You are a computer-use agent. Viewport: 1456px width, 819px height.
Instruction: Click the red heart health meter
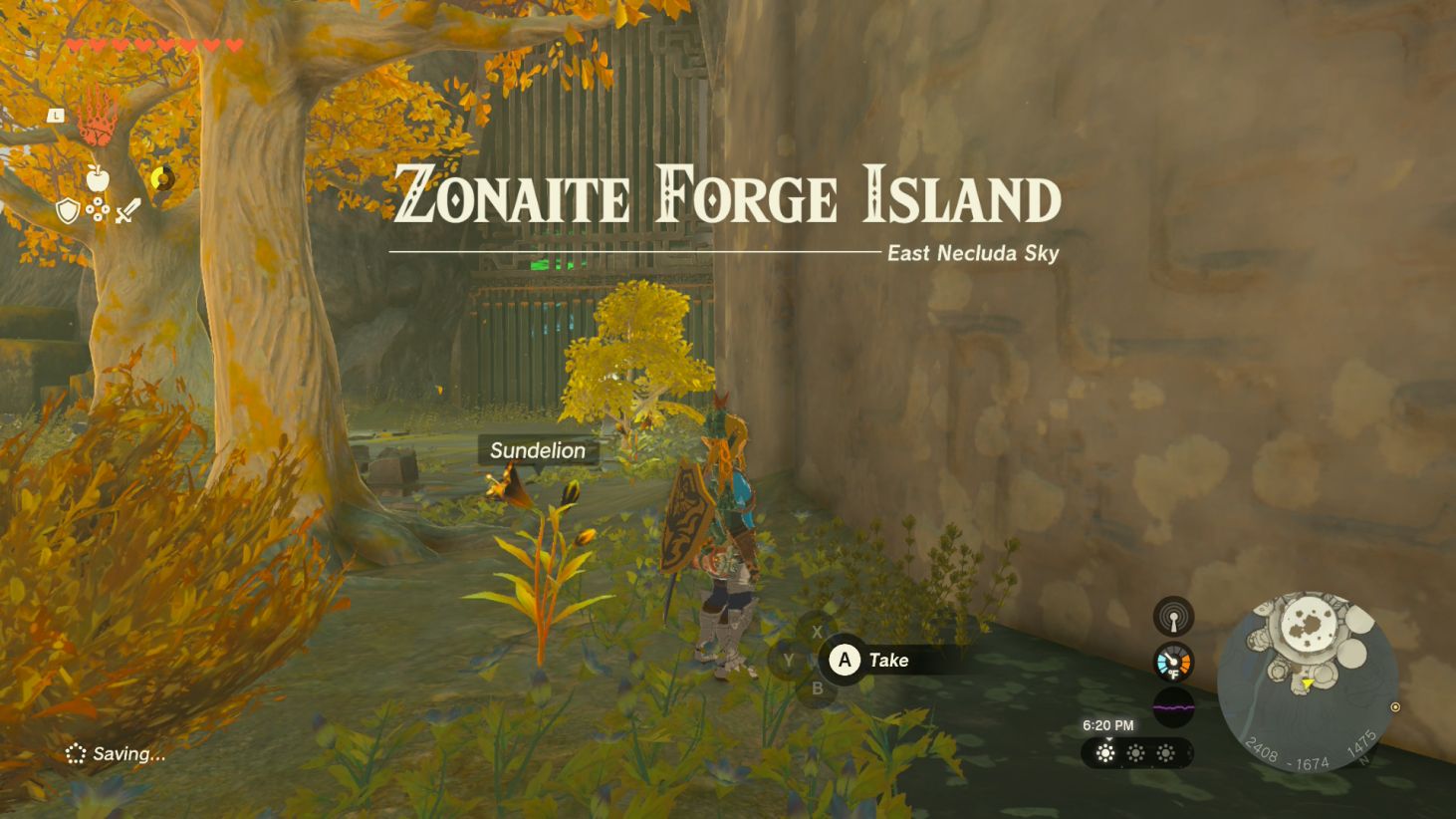[x=149, y=44]
